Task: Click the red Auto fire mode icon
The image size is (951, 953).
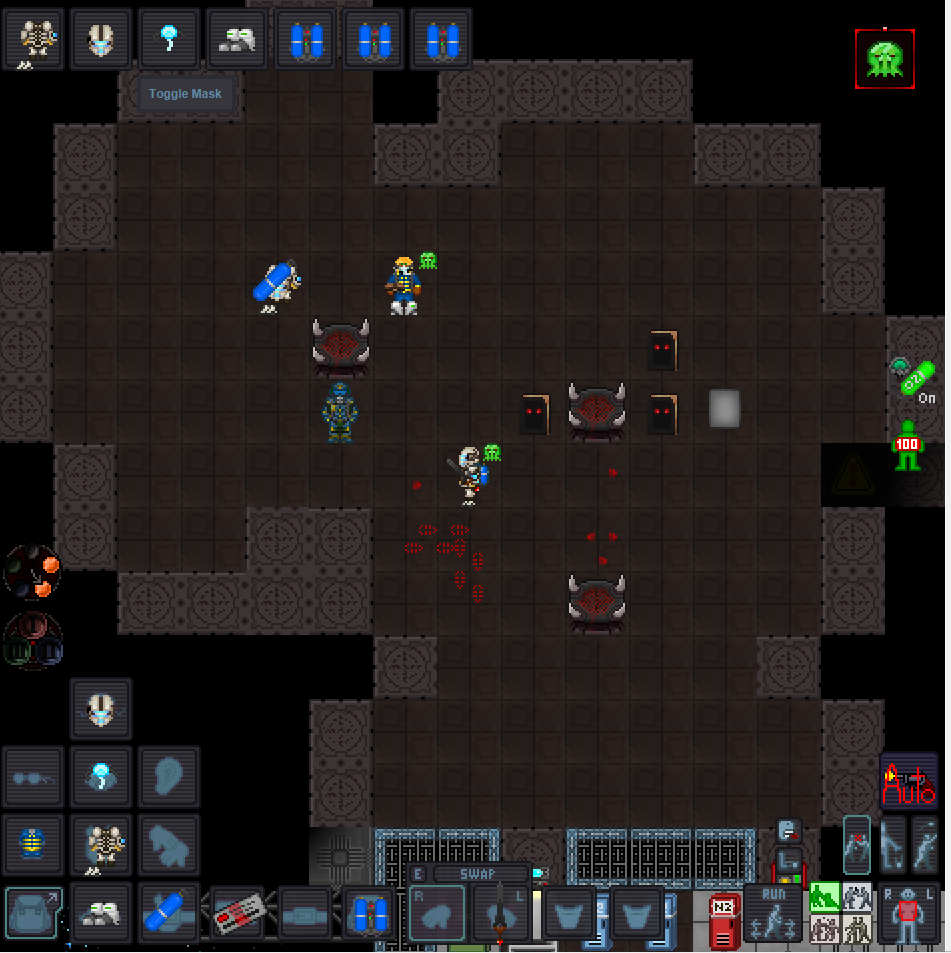Action: click(908, 782)
